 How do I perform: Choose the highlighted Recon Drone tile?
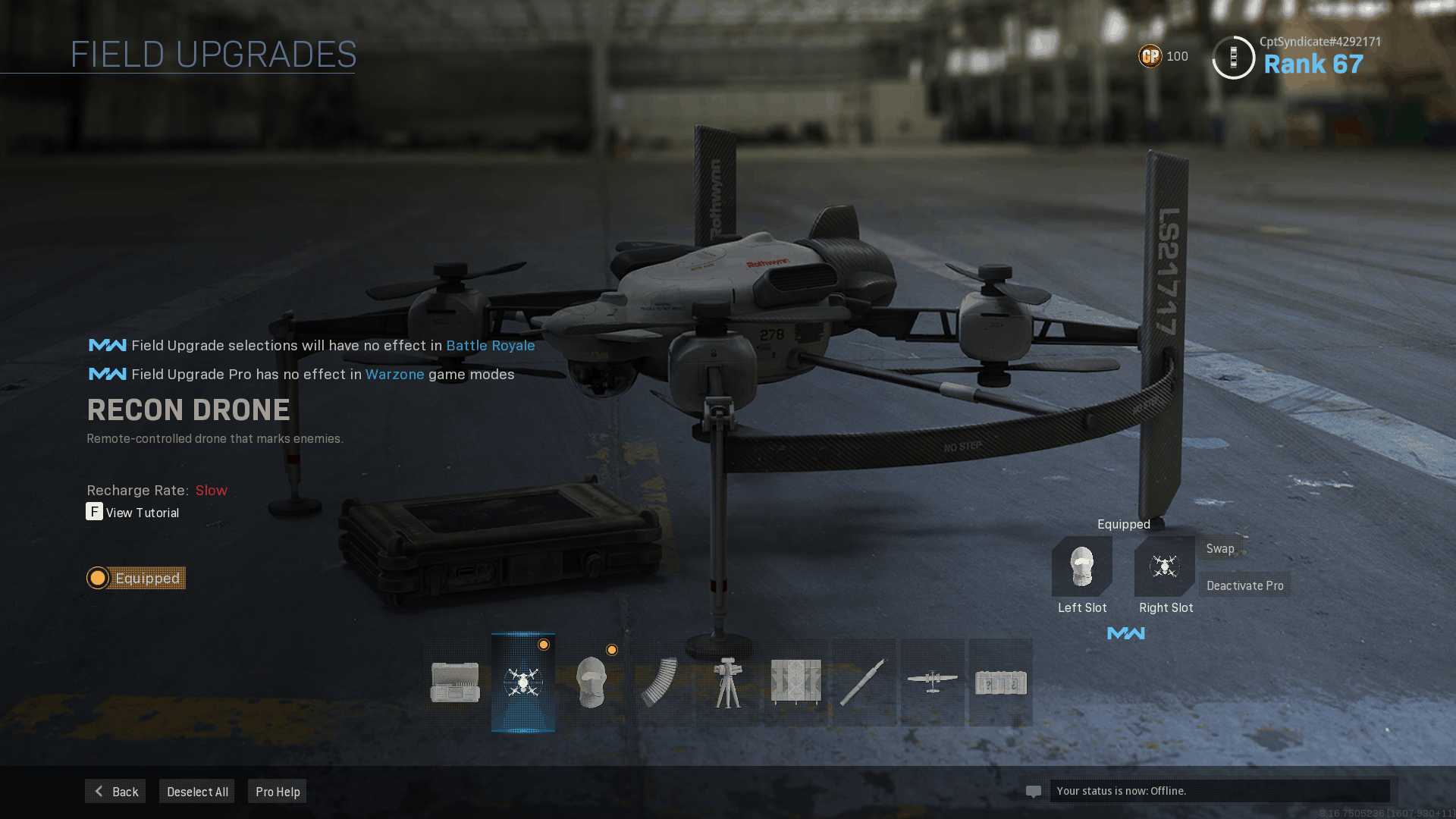point(523,682)
